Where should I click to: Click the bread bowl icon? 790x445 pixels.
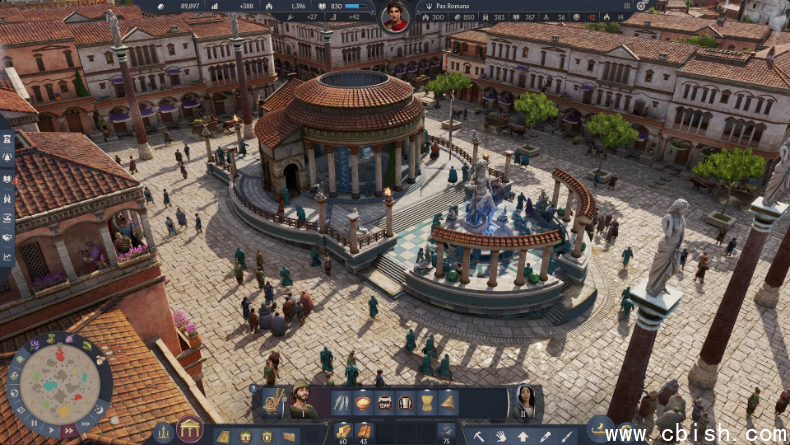click(362, 402)
